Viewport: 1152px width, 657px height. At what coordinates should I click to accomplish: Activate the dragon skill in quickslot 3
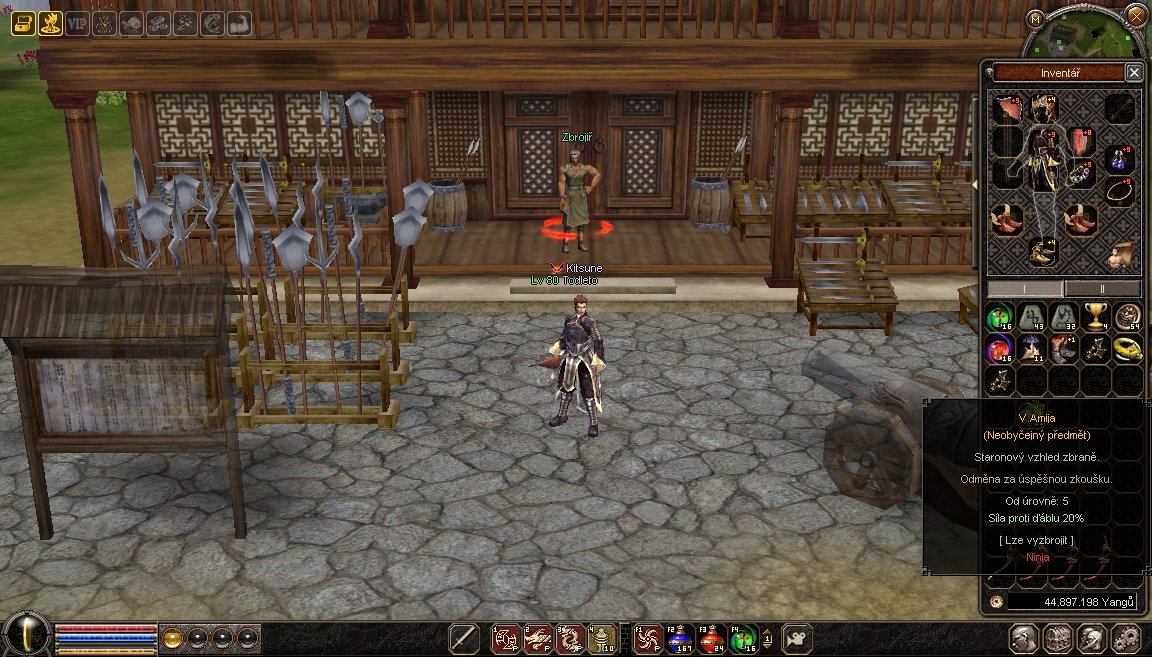[570, 638]
